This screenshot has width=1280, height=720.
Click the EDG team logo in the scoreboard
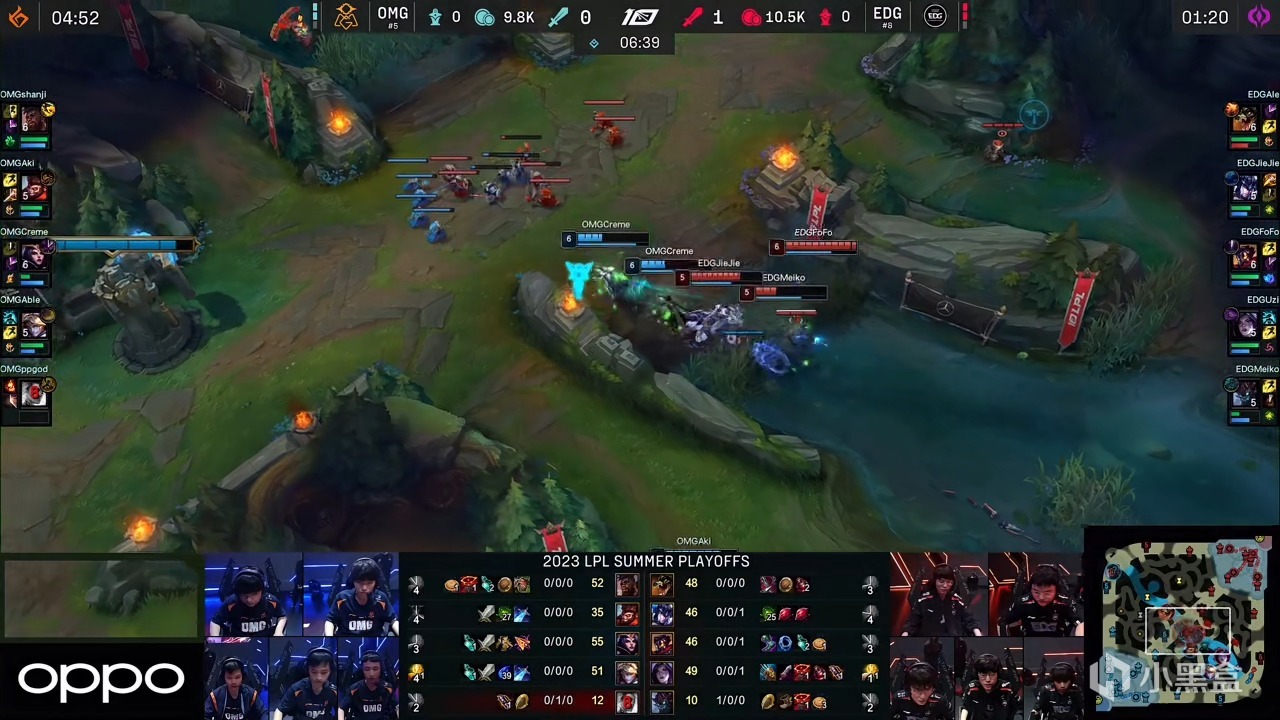point(934,16)
